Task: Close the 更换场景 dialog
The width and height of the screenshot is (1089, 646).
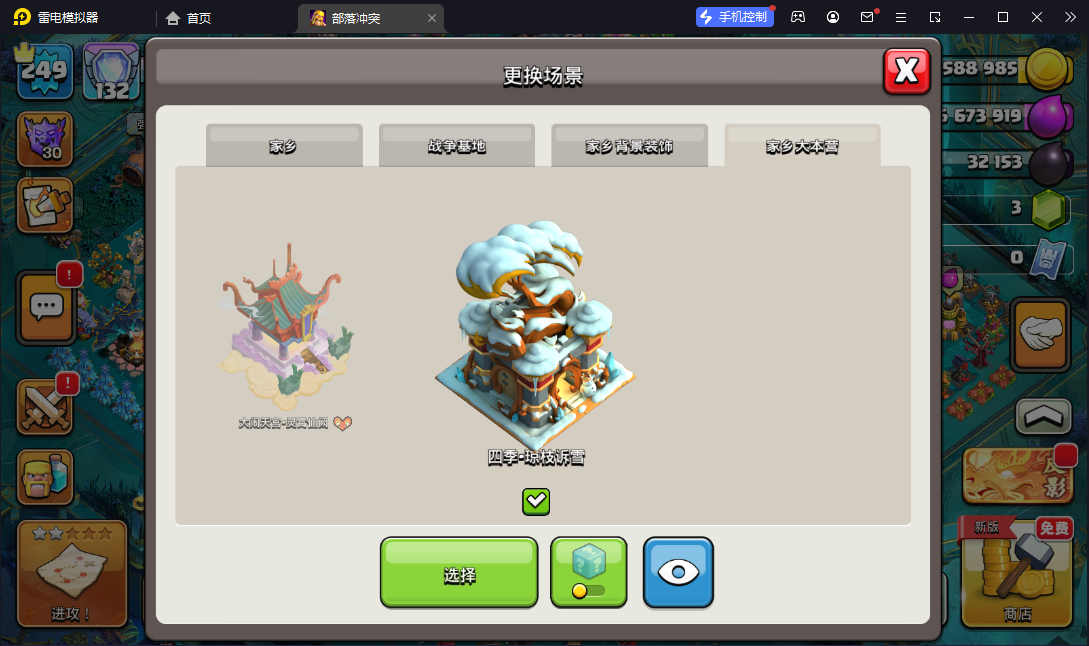Action: coord(906,71)
